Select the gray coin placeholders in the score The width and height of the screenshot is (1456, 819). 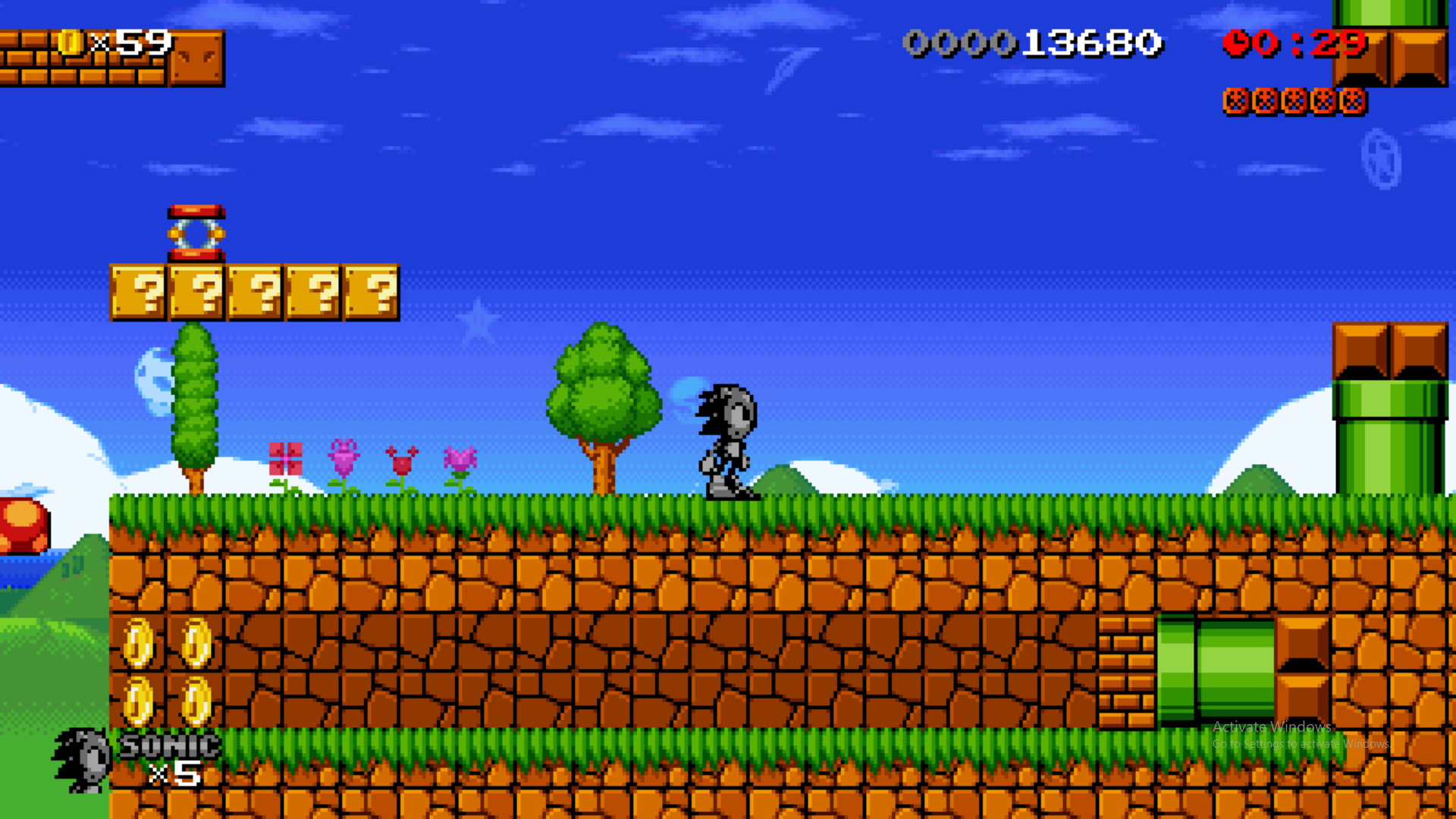click(959, 43)
